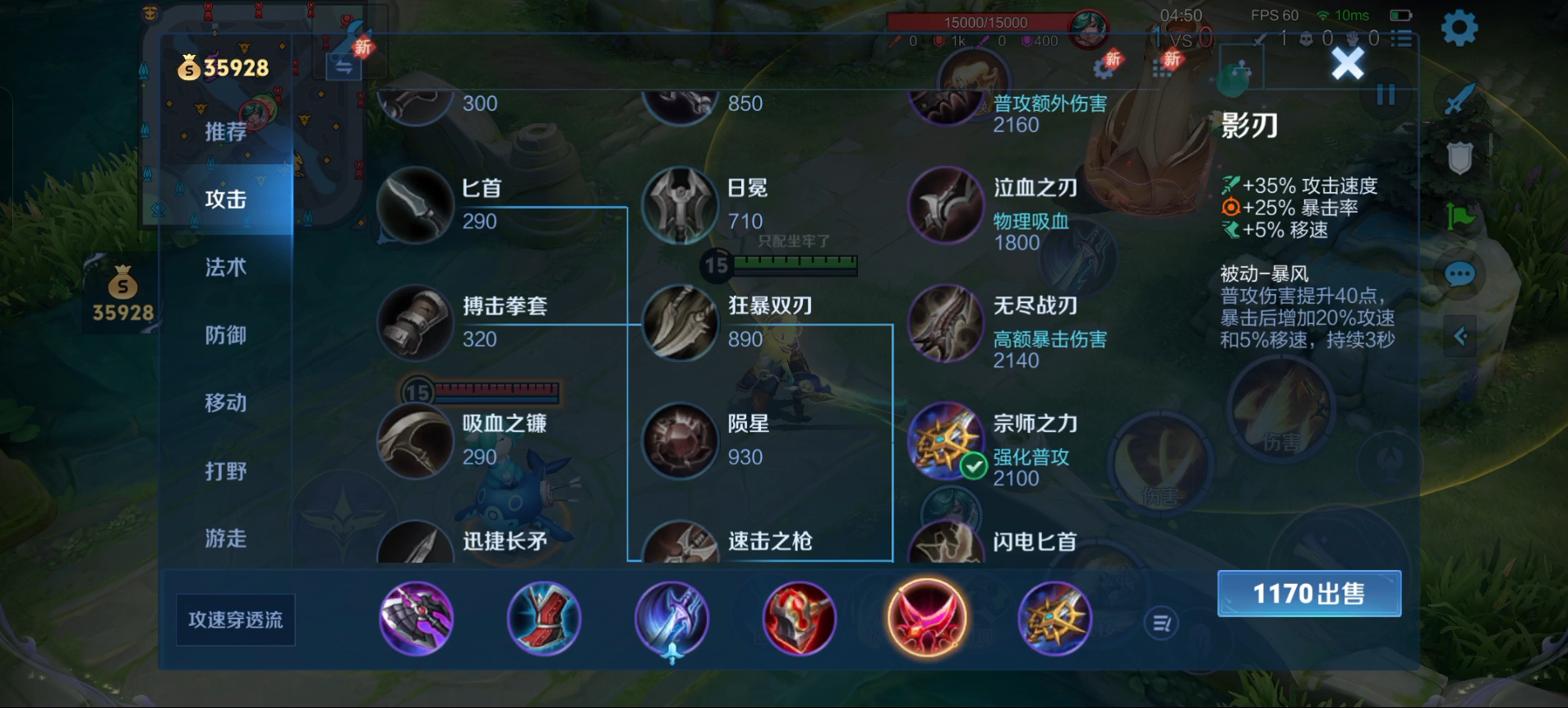Open the 游走 equipment category

(x=226, y=538)
